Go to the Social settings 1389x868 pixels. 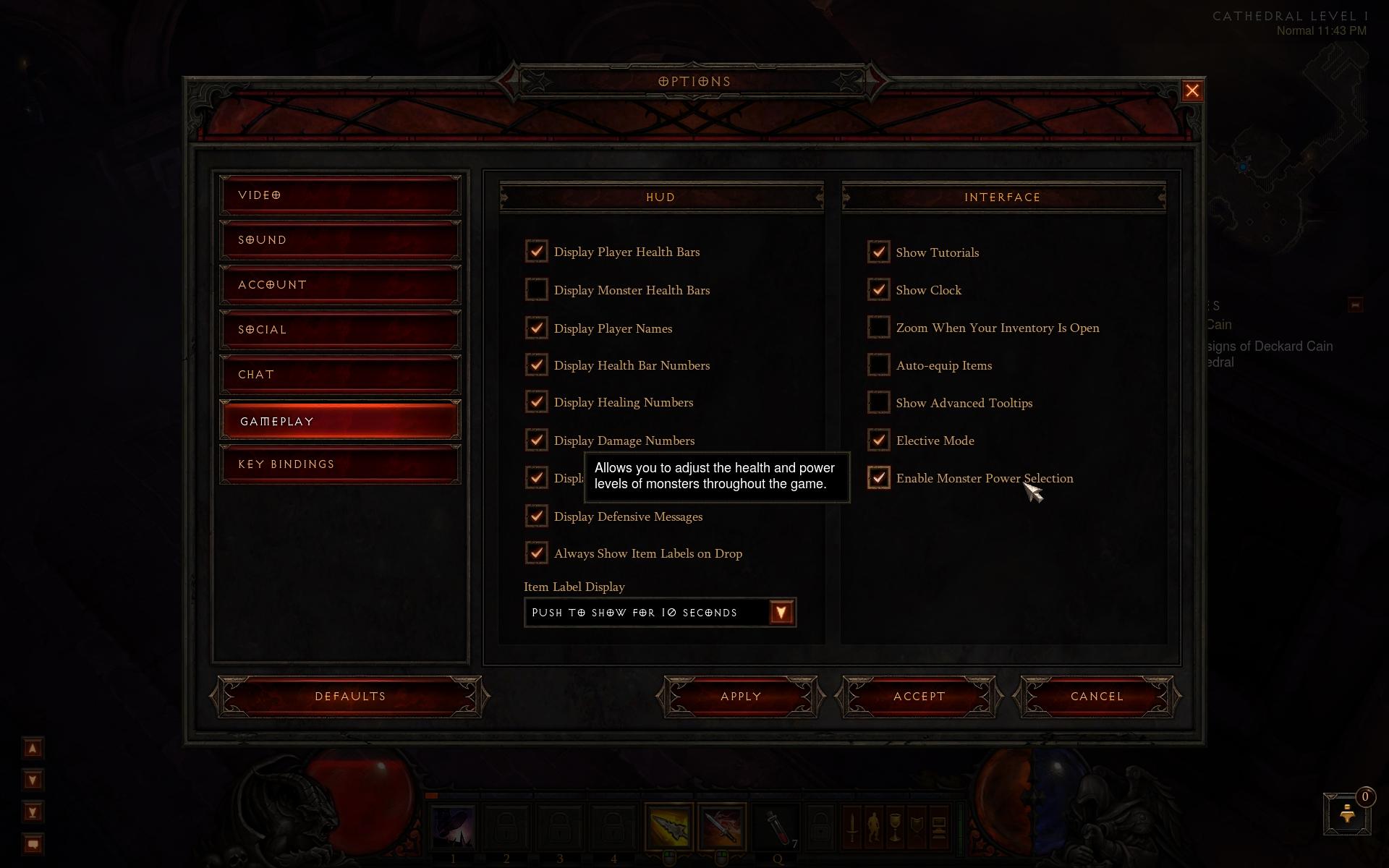pyautogui.click(x=340, y=330)
